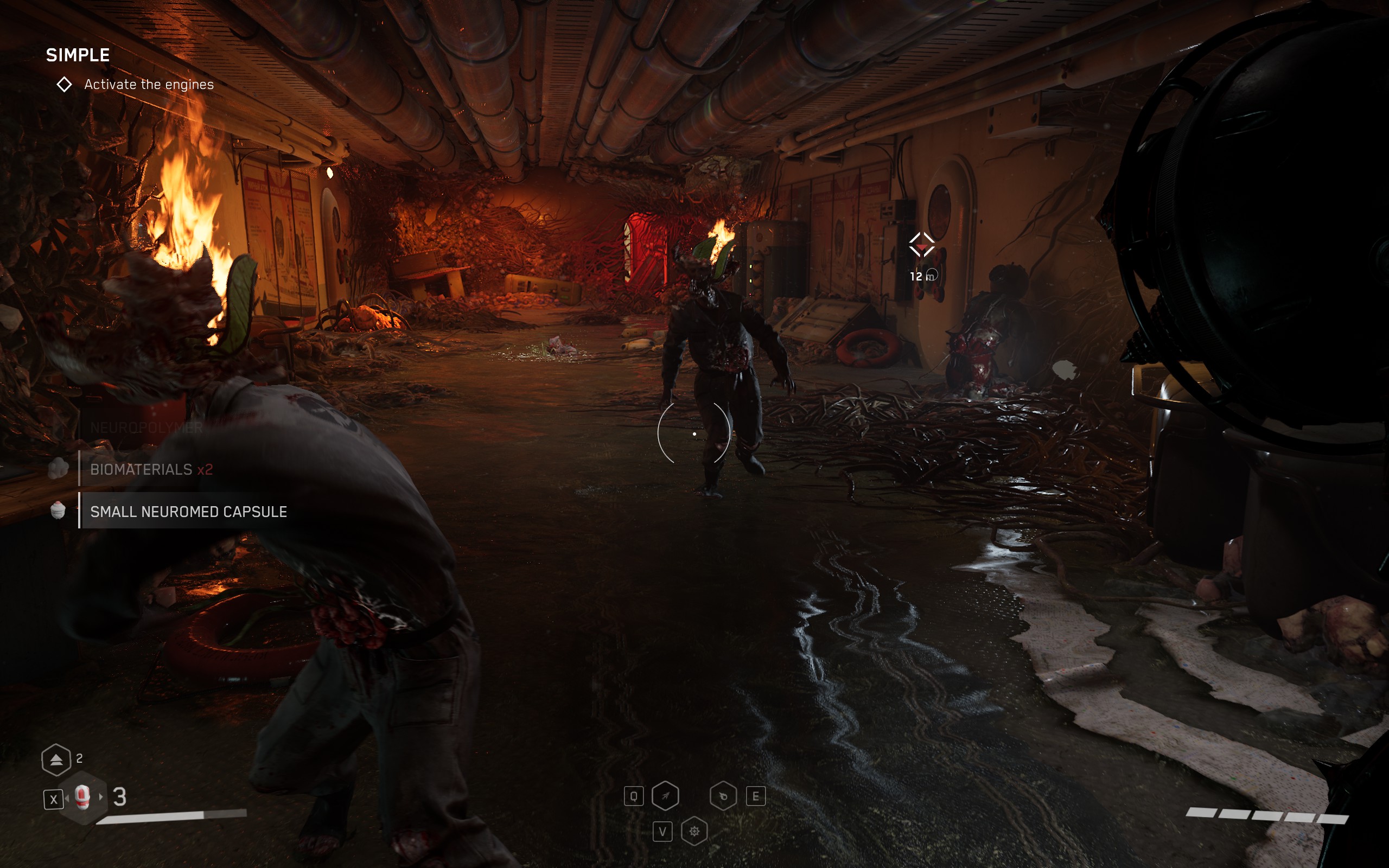
Task: Click the Biomaterials x2 pickup entry
Action: tap(151, 470)
